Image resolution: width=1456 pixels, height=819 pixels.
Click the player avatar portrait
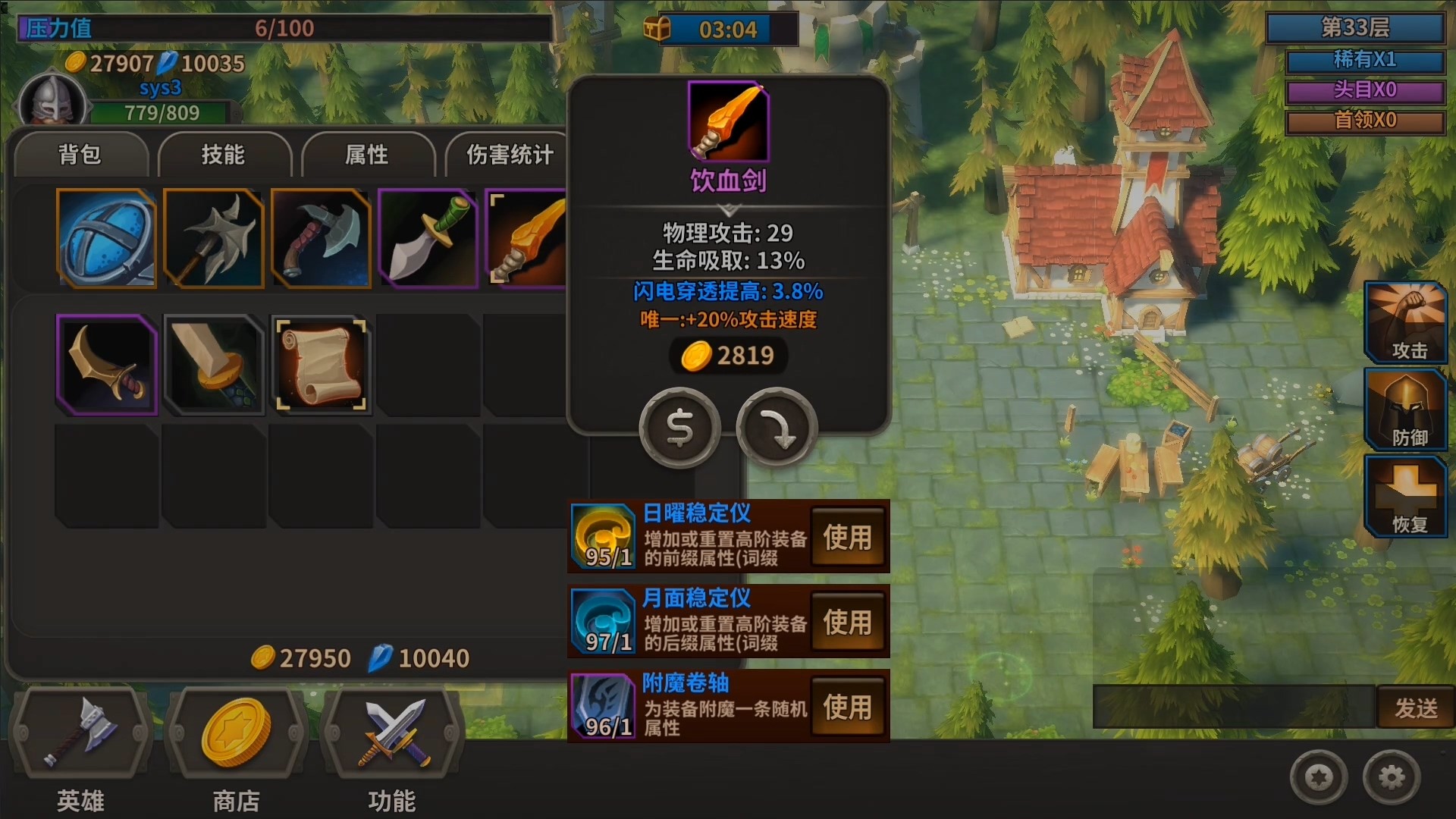point(50,103)
